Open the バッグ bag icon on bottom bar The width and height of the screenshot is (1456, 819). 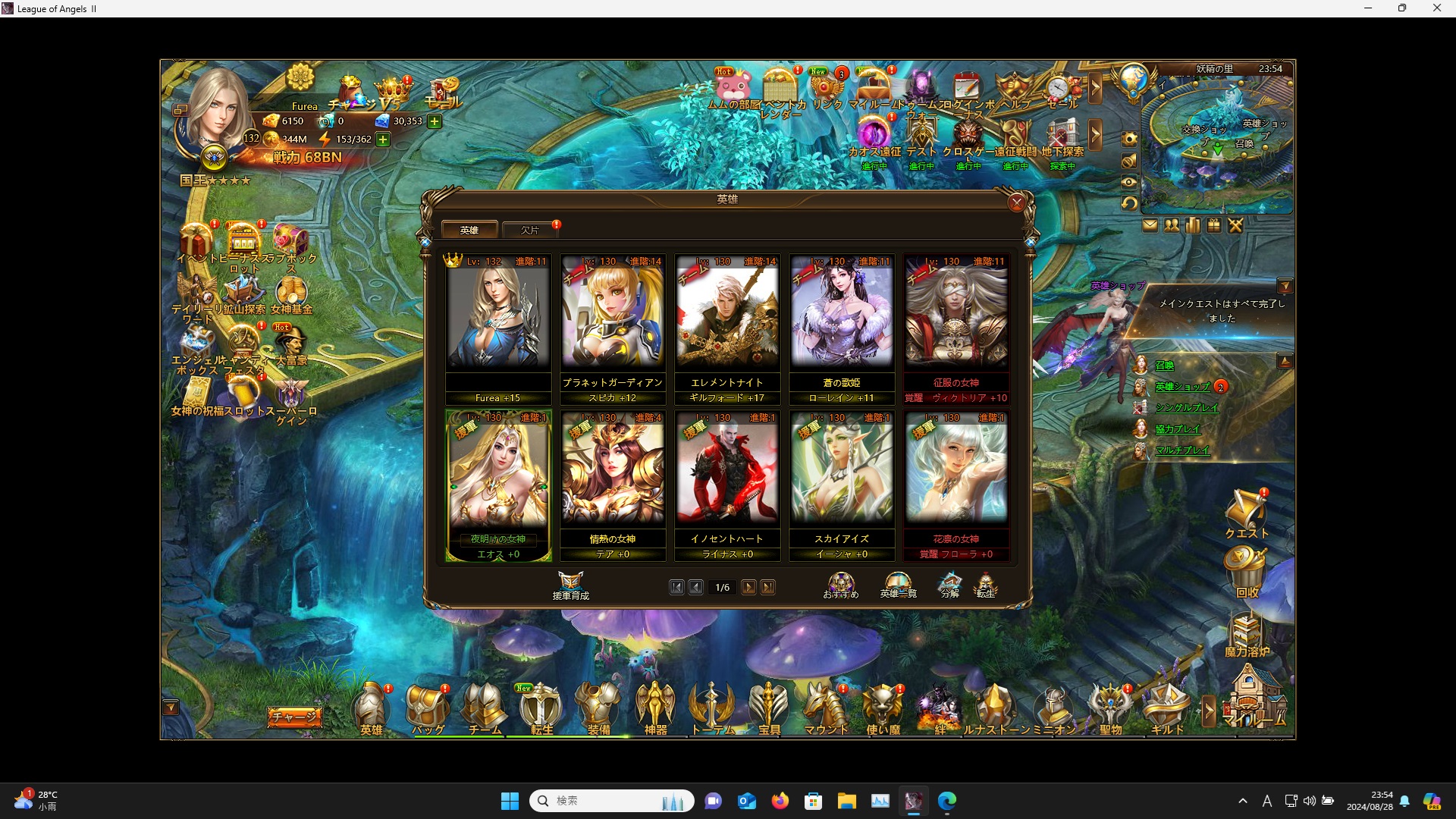click(x=428, y=709)
